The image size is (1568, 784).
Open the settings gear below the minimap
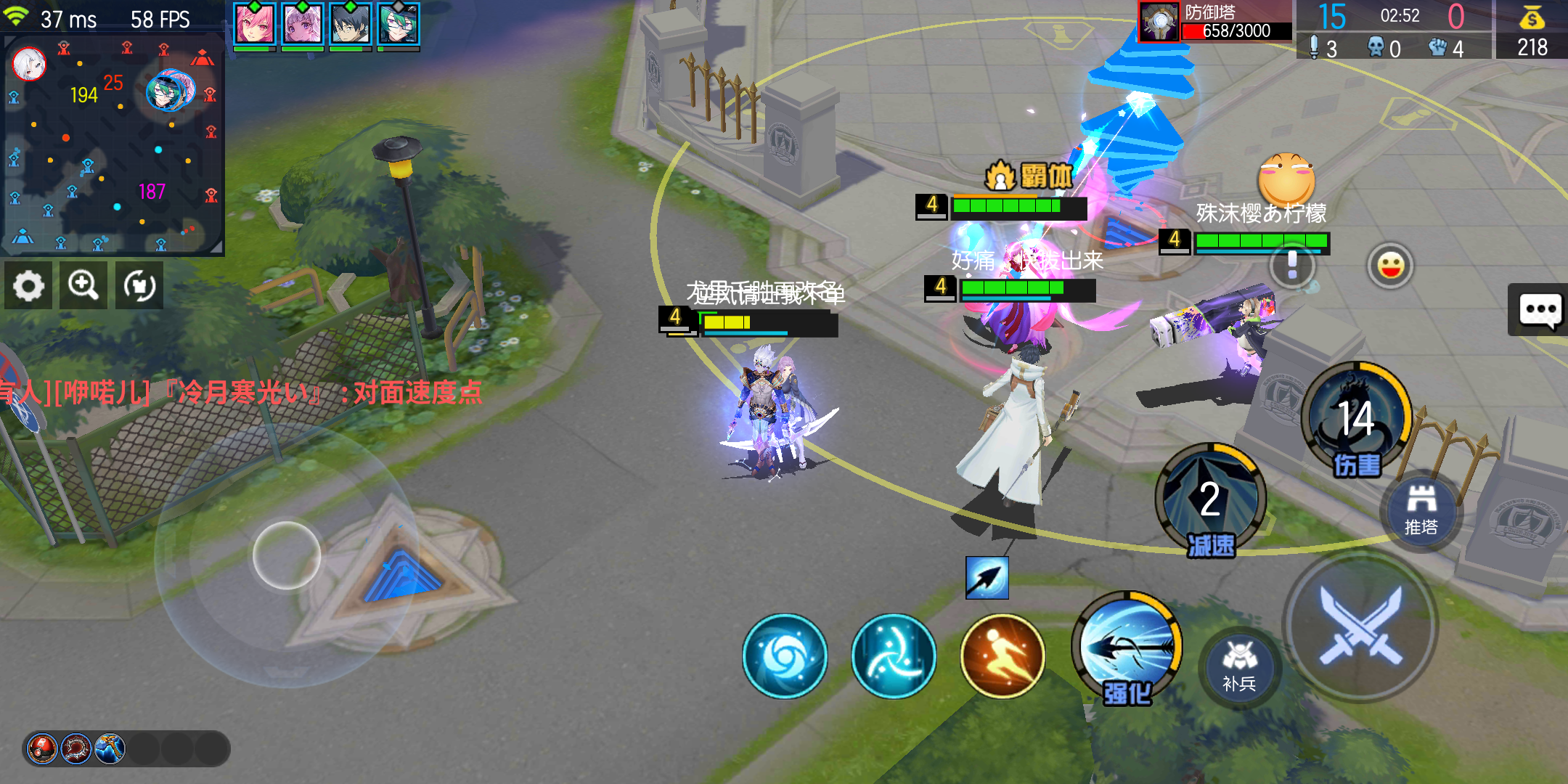click(x=28, y=285)
